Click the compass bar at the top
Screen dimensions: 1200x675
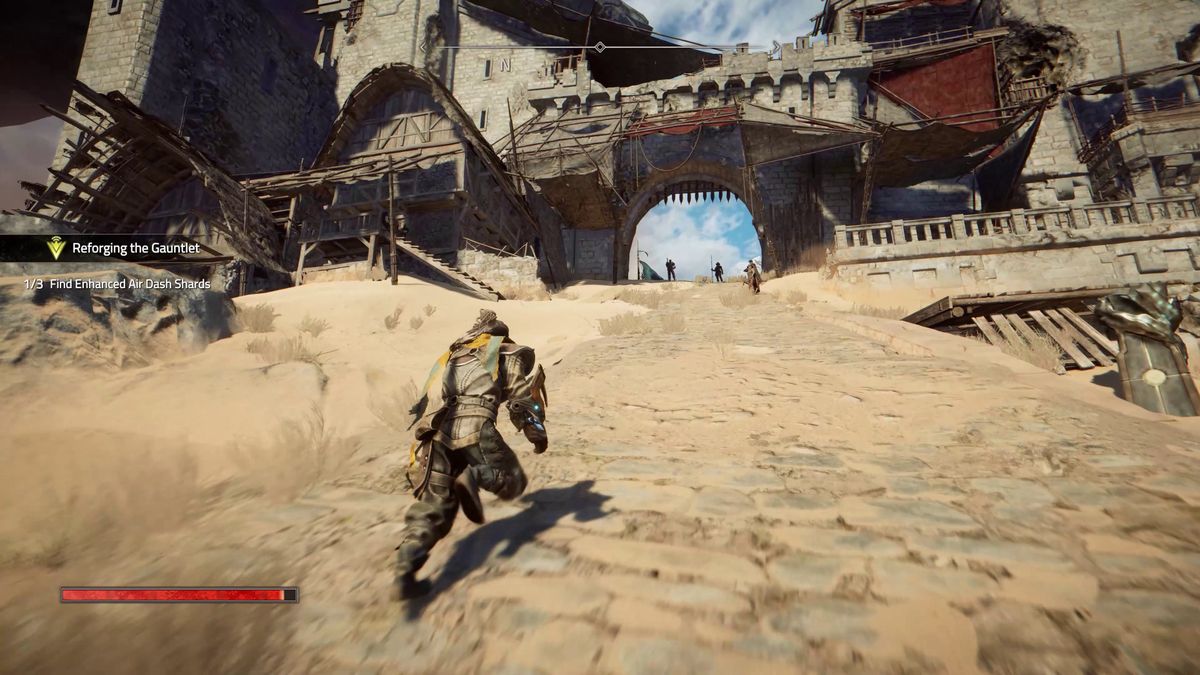(x=599, y=47)
